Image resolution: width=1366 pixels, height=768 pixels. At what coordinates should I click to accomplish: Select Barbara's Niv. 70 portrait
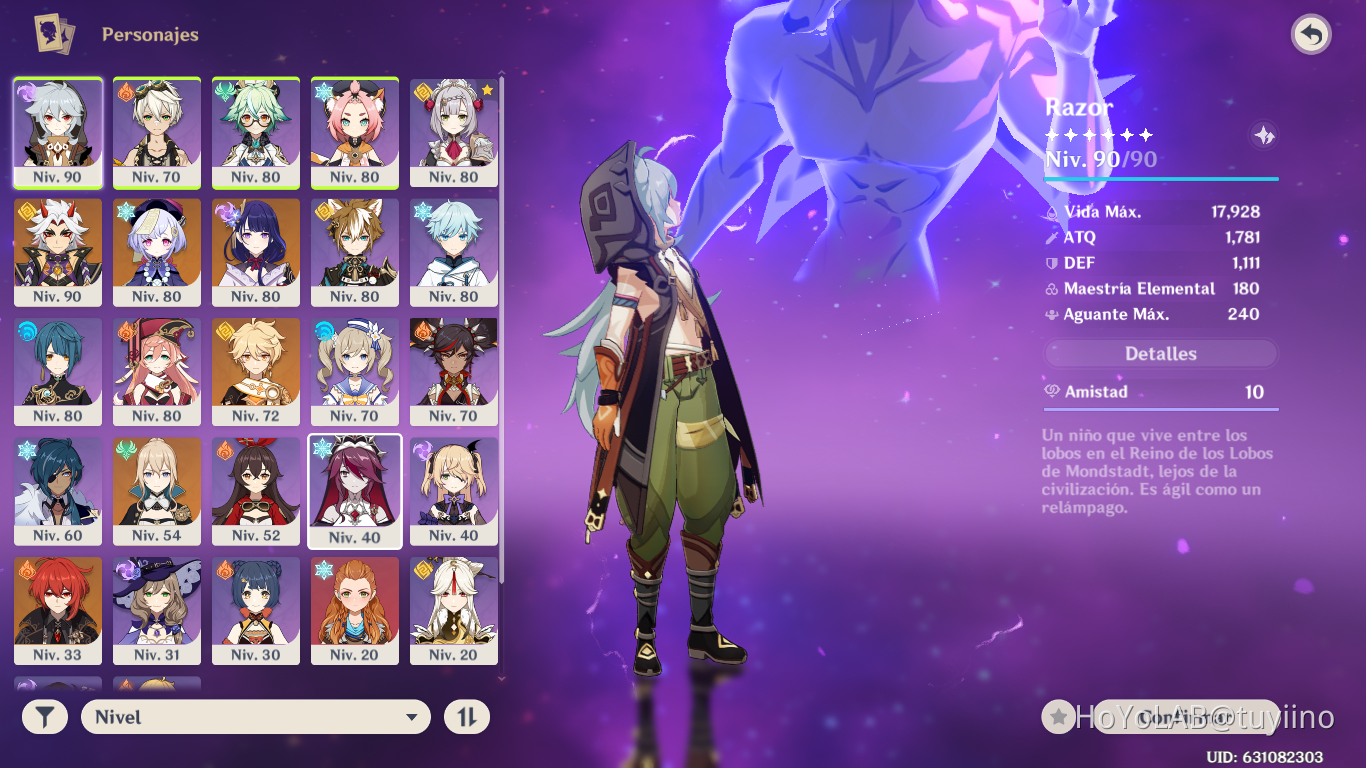pos(355,371)
